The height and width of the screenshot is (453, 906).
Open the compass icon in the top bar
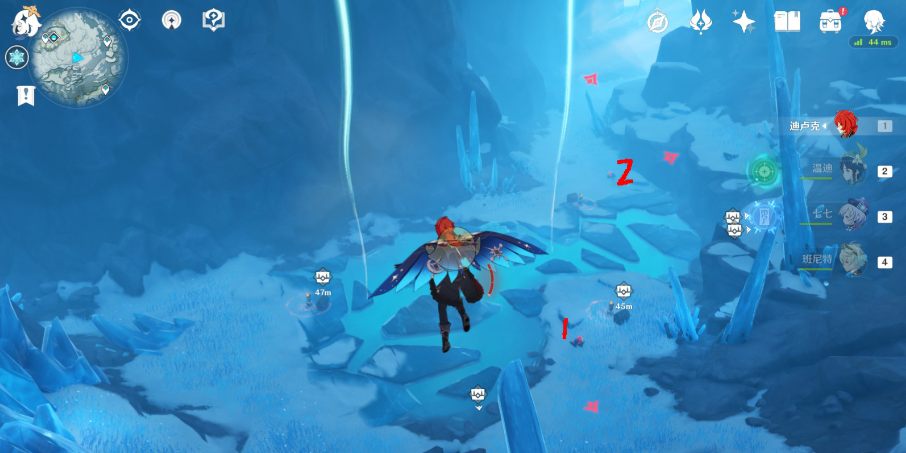click(658, 22)
